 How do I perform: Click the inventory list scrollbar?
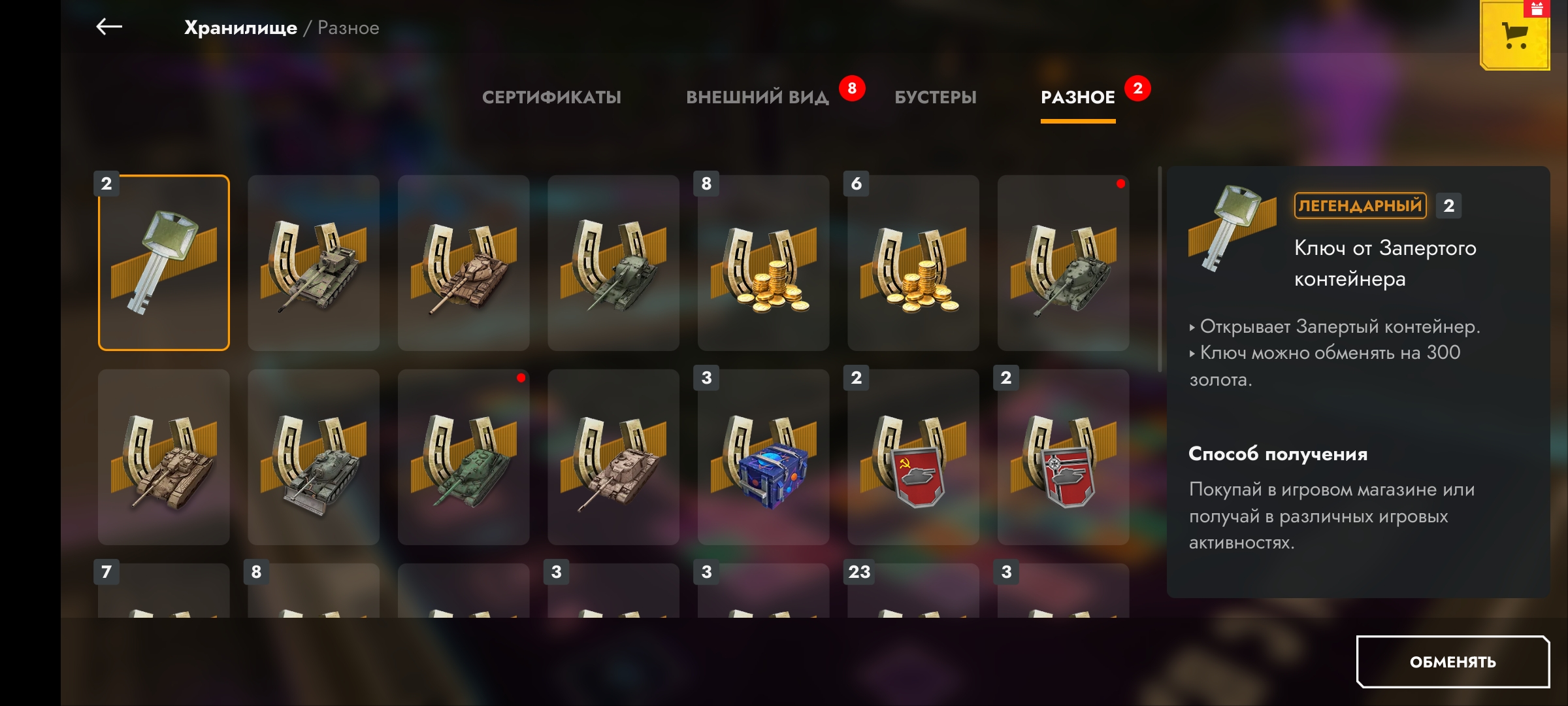tap(1160, 268)
